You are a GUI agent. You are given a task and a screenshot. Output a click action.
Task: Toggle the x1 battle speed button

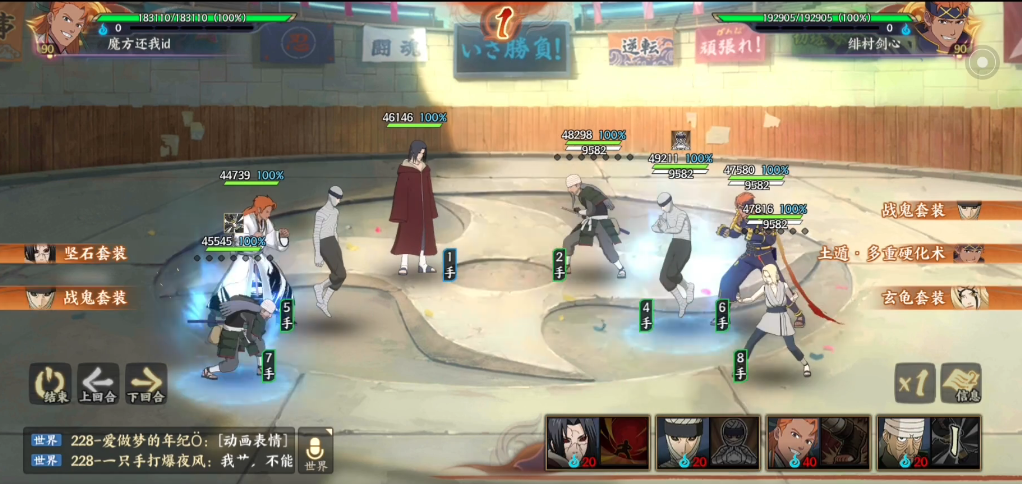pyautogui.click(x=914, y=383)
